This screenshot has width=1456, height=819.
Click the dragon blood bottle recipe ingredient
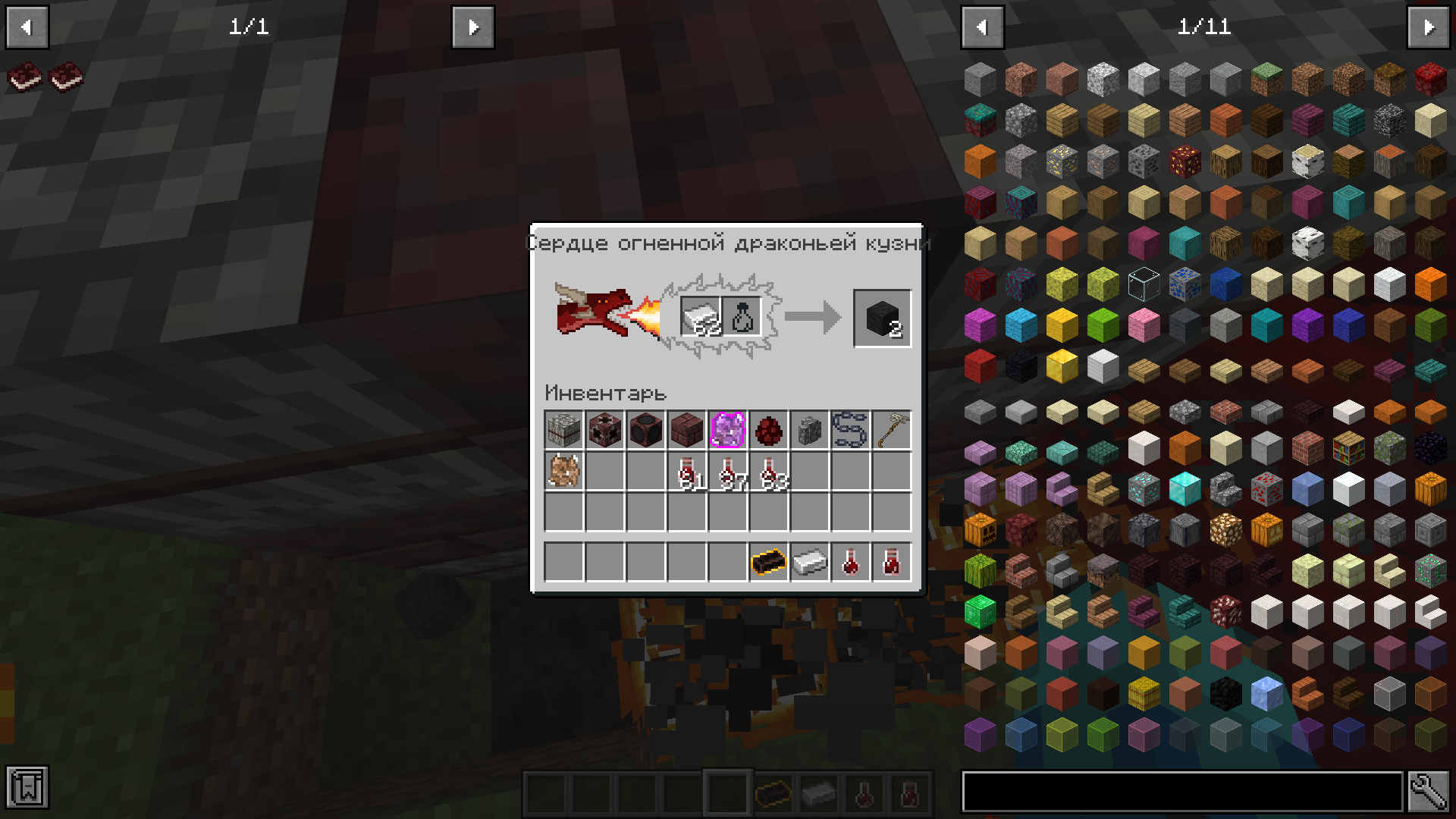(743, 315)
